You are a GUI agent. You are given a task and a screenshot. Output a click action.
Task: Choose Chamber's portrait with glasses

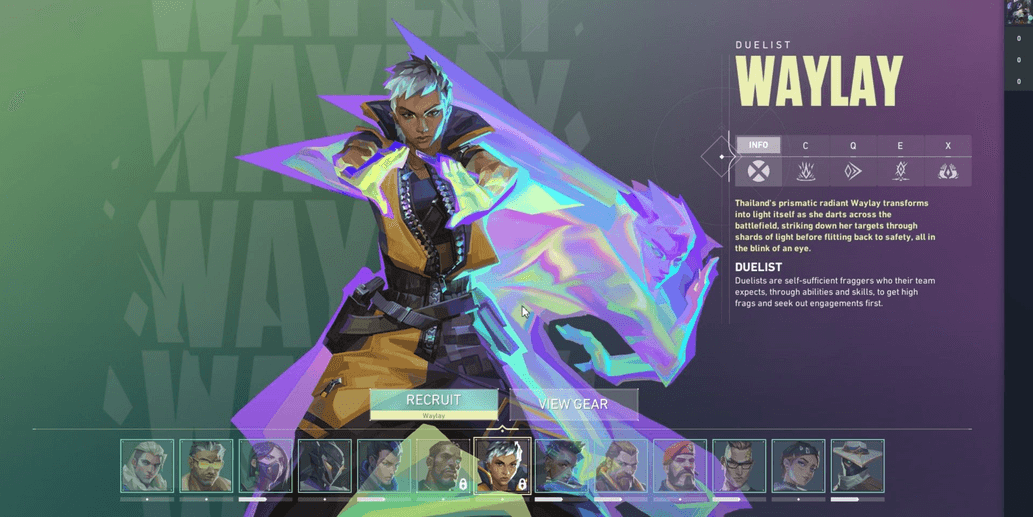click(x=739, y=466)
